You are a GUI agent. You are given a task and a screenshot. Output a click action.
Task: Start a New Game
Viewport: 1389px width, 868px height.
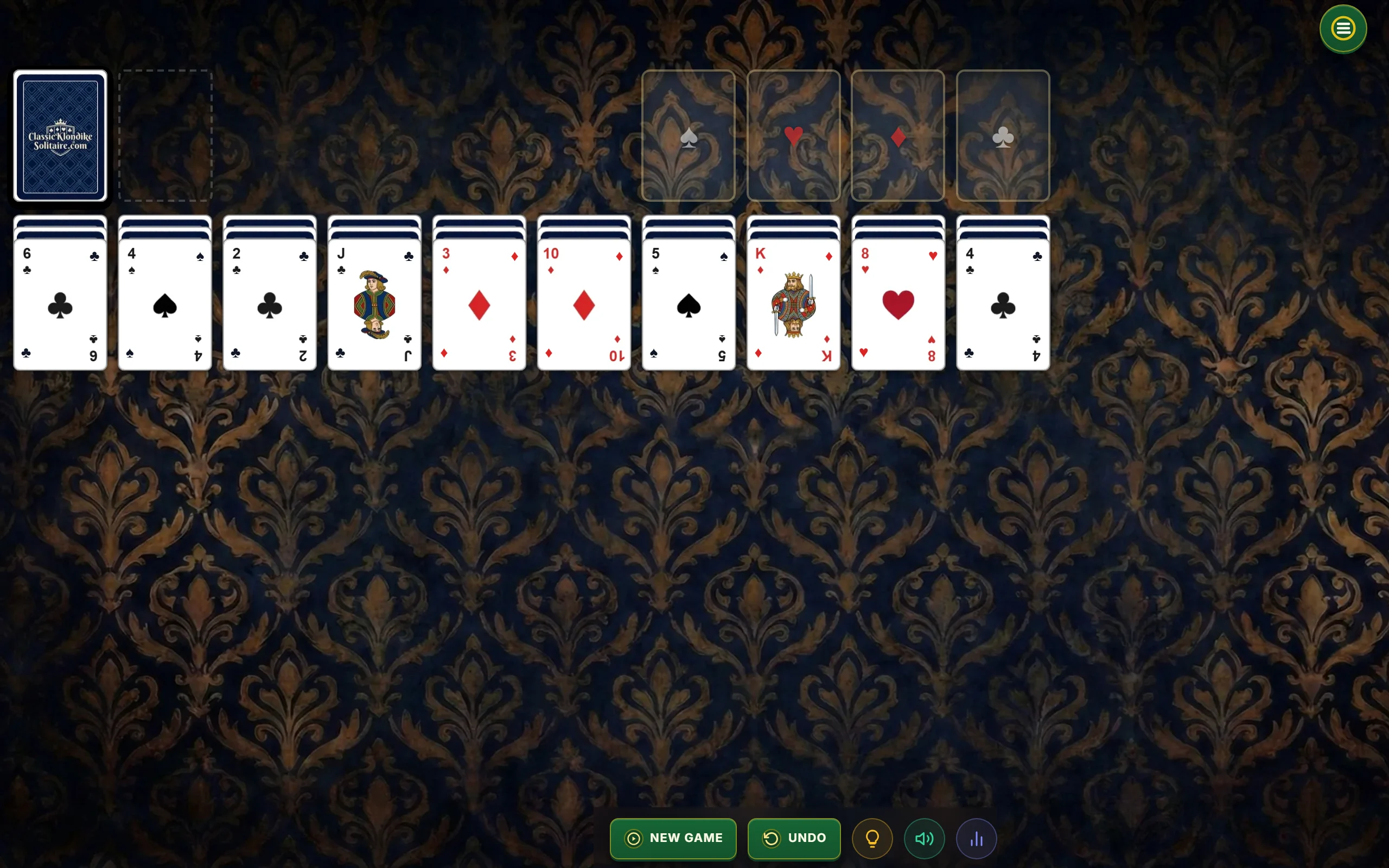tap(673, 838)
